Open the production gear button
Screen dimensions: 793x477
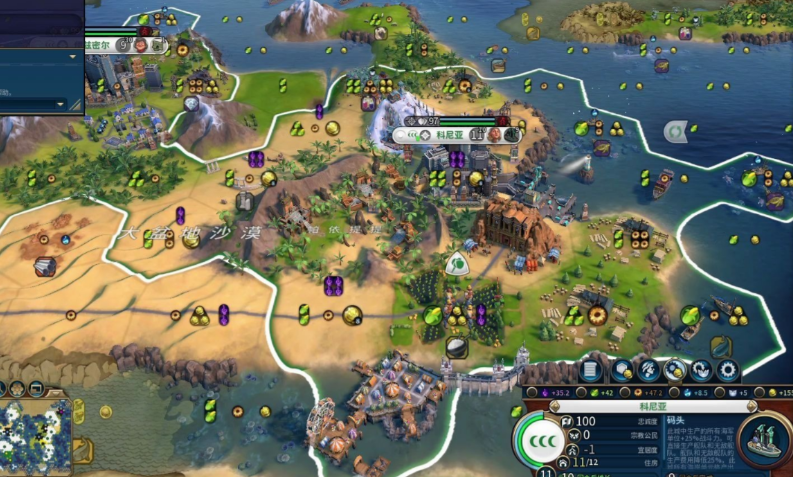coord(727,370)
